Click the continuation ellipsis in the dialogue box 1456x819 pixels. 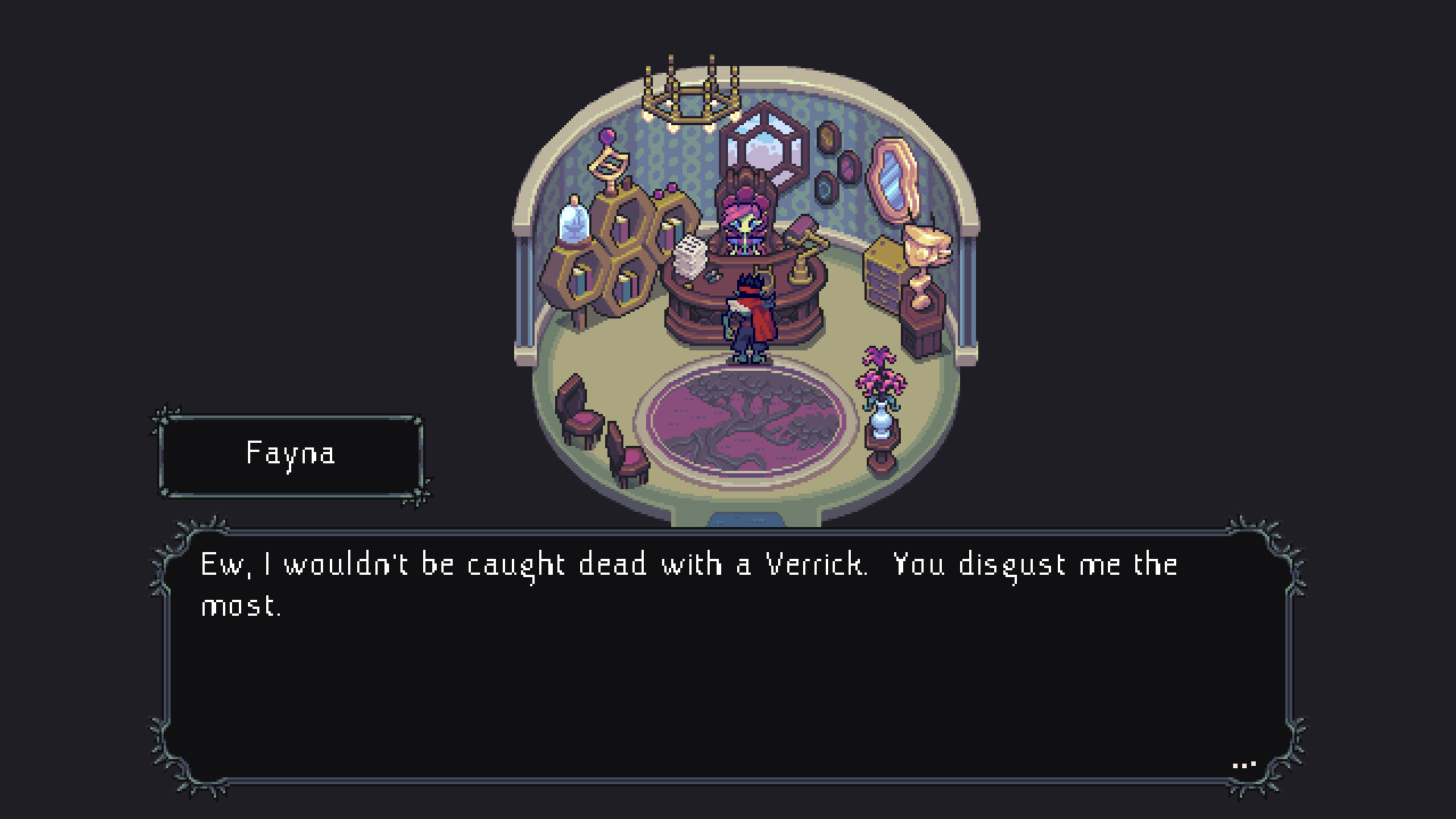click(x=1244, y=764)
